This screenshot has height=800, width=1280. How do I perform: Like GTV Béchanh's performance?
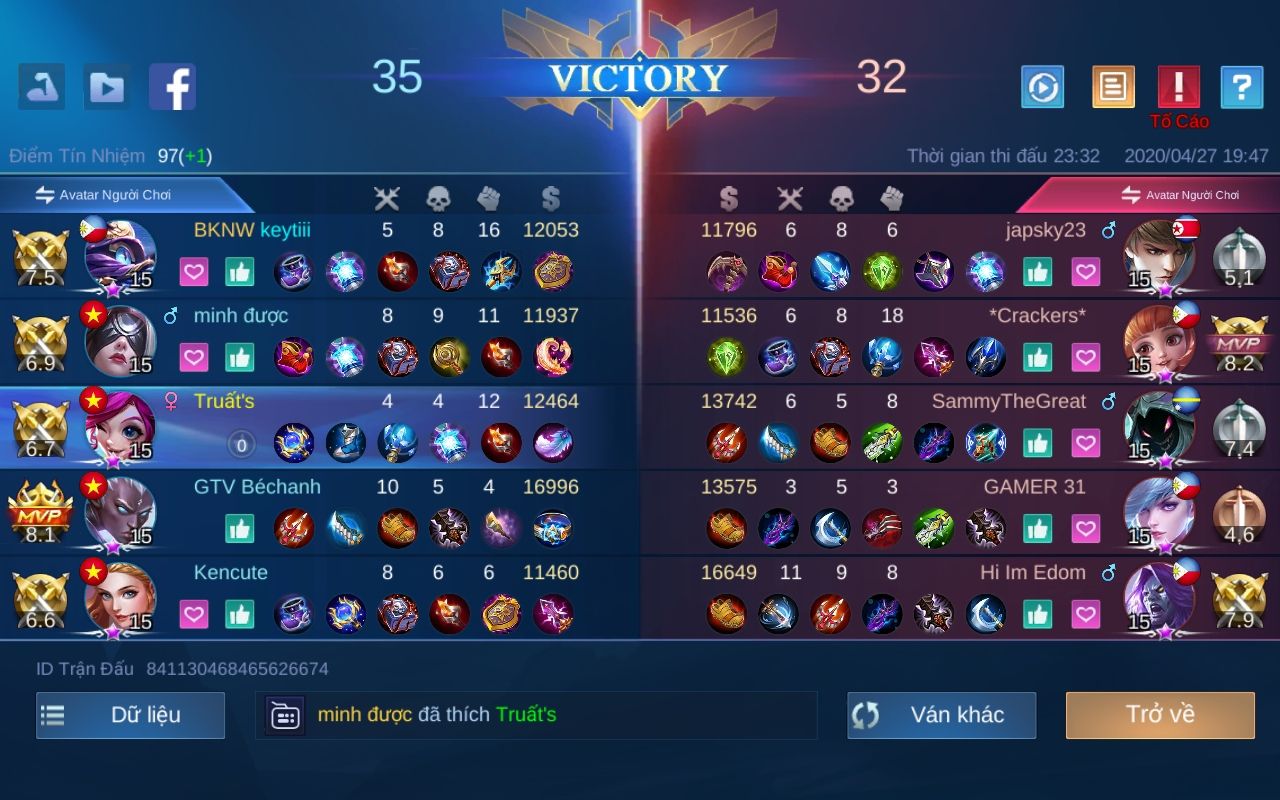(x=240, y=528)
